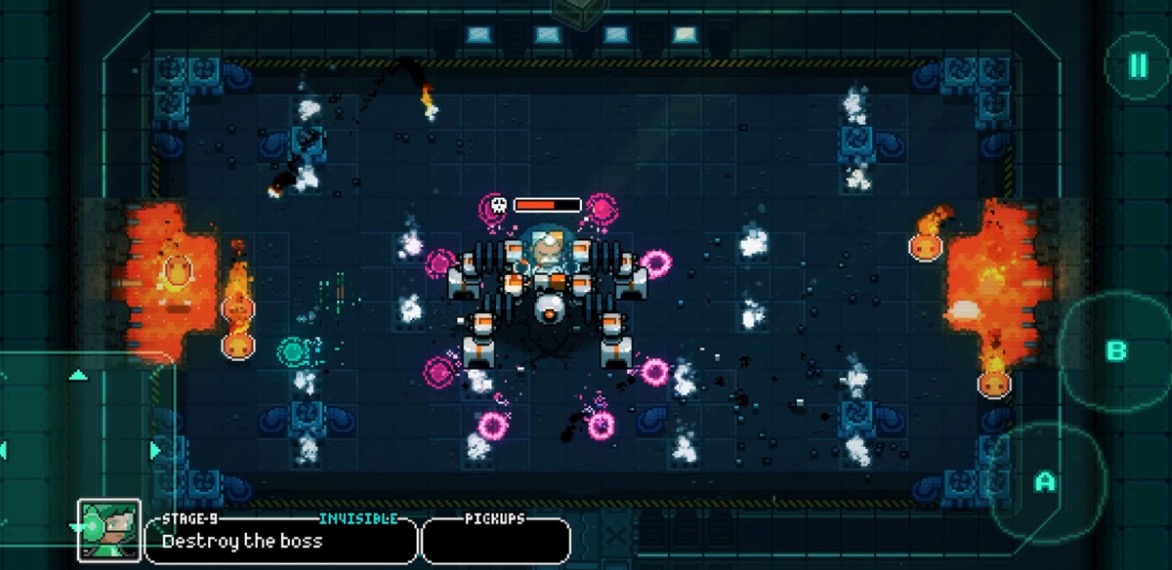Tap the d-pad up arrow
The height and width of the screenshot is (570, 1172).
(78, 375)
